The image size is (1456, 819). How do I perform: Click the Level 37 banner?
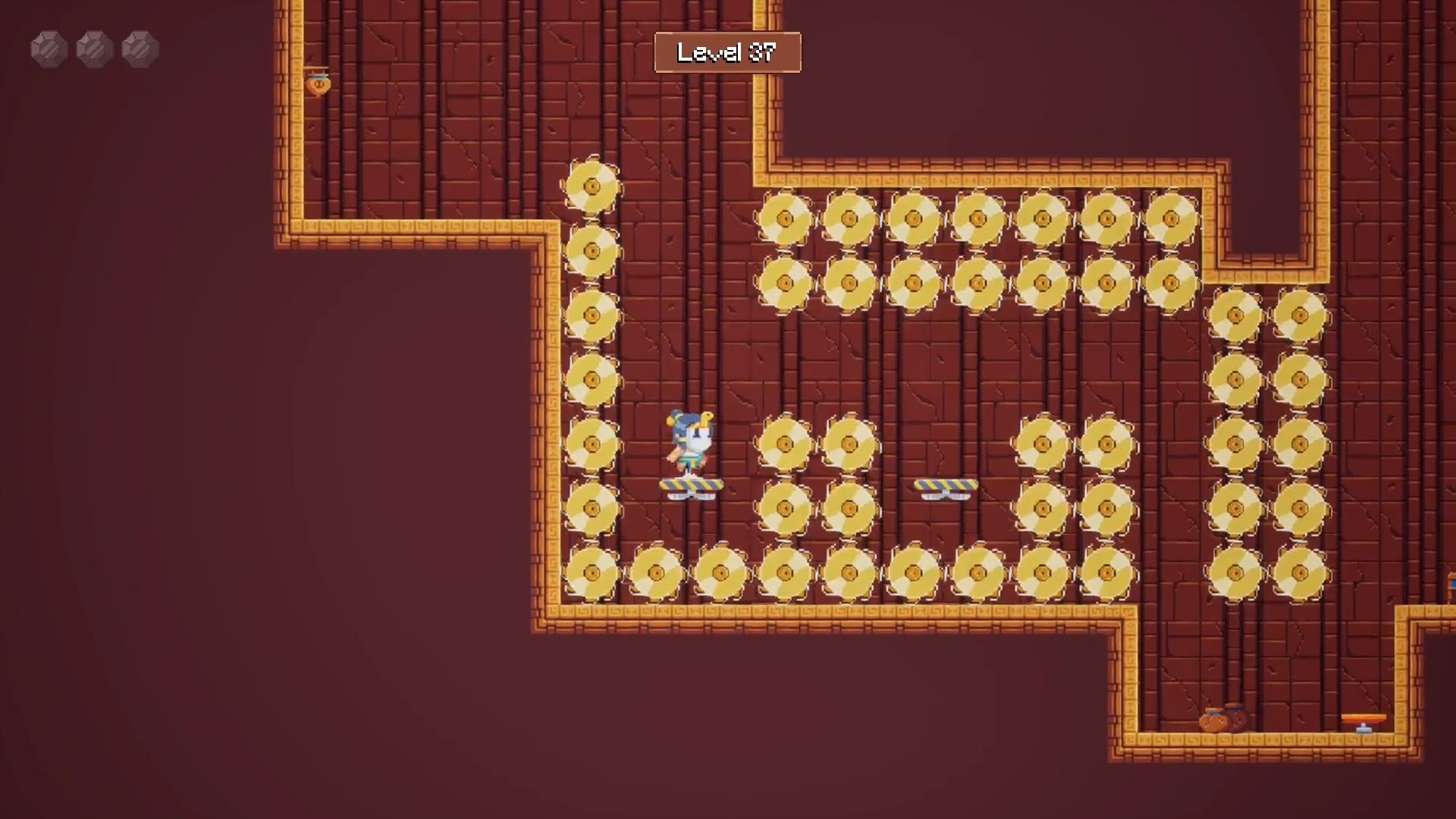[727, 52]
